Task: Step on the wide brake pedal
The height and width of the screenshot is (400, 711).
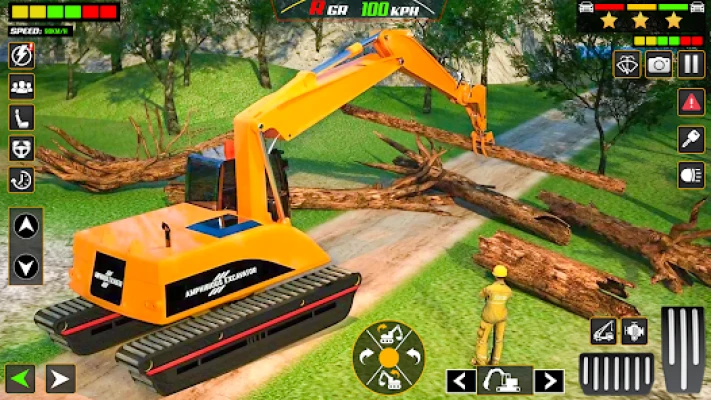Action: 617,372
